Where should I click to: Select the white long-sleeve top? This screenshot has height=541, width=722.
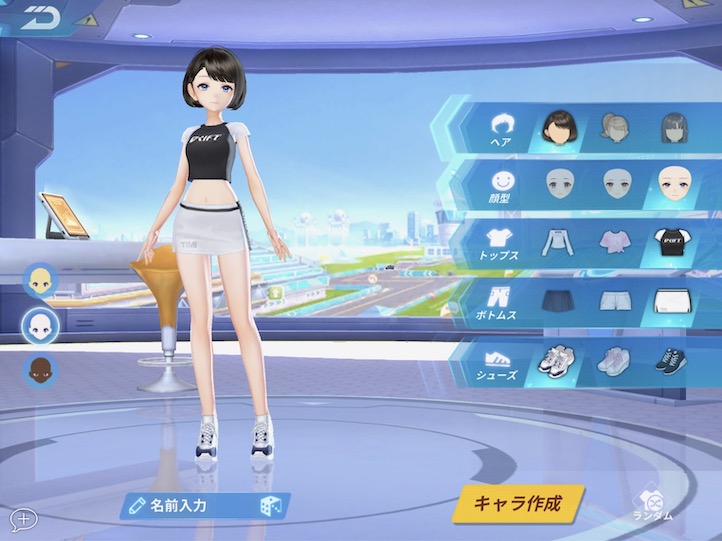(x=558, y=241)
